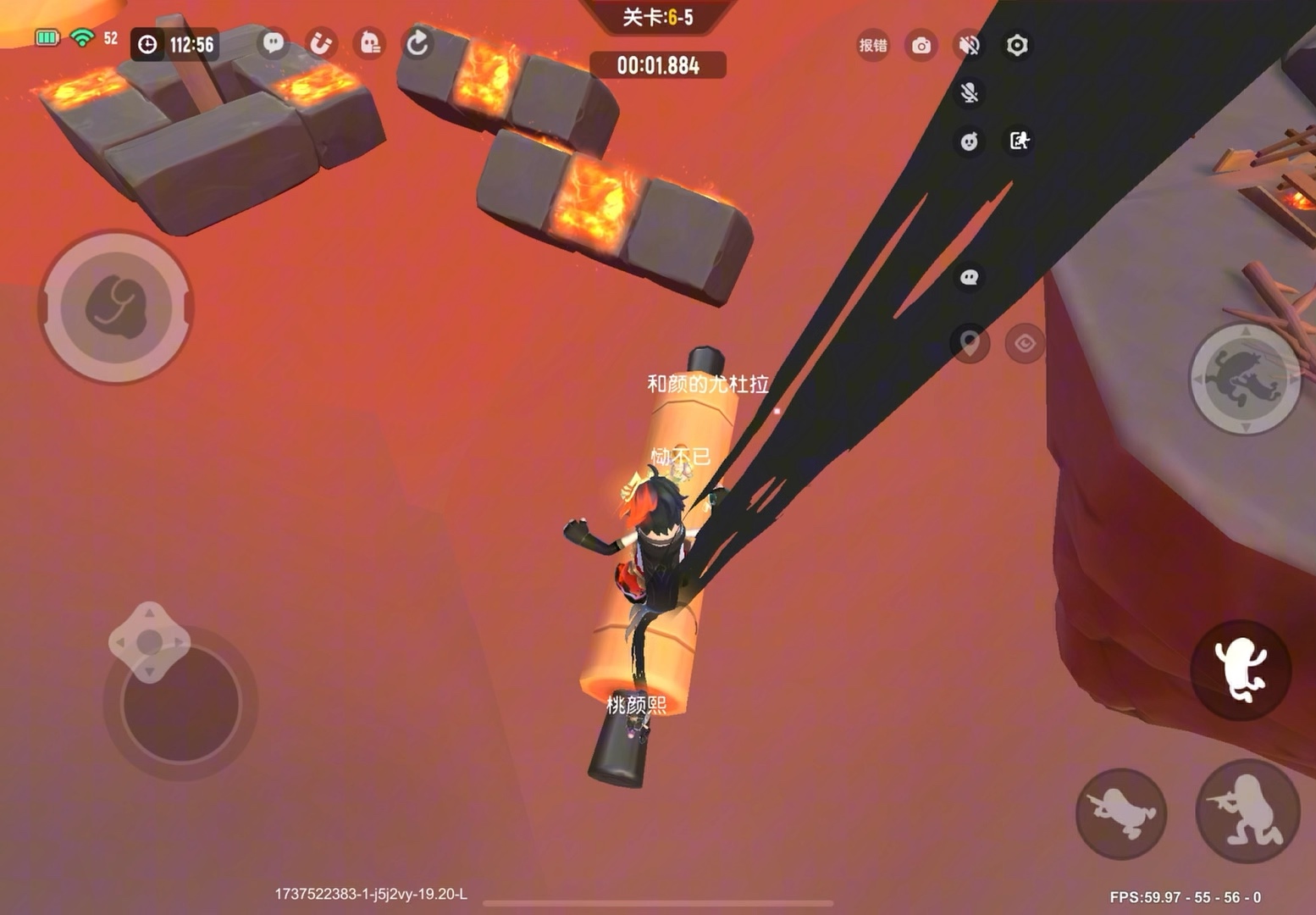Screen dimensions: 1316x915
Task: Toggle the muted speaker icon
Action: 970,45
